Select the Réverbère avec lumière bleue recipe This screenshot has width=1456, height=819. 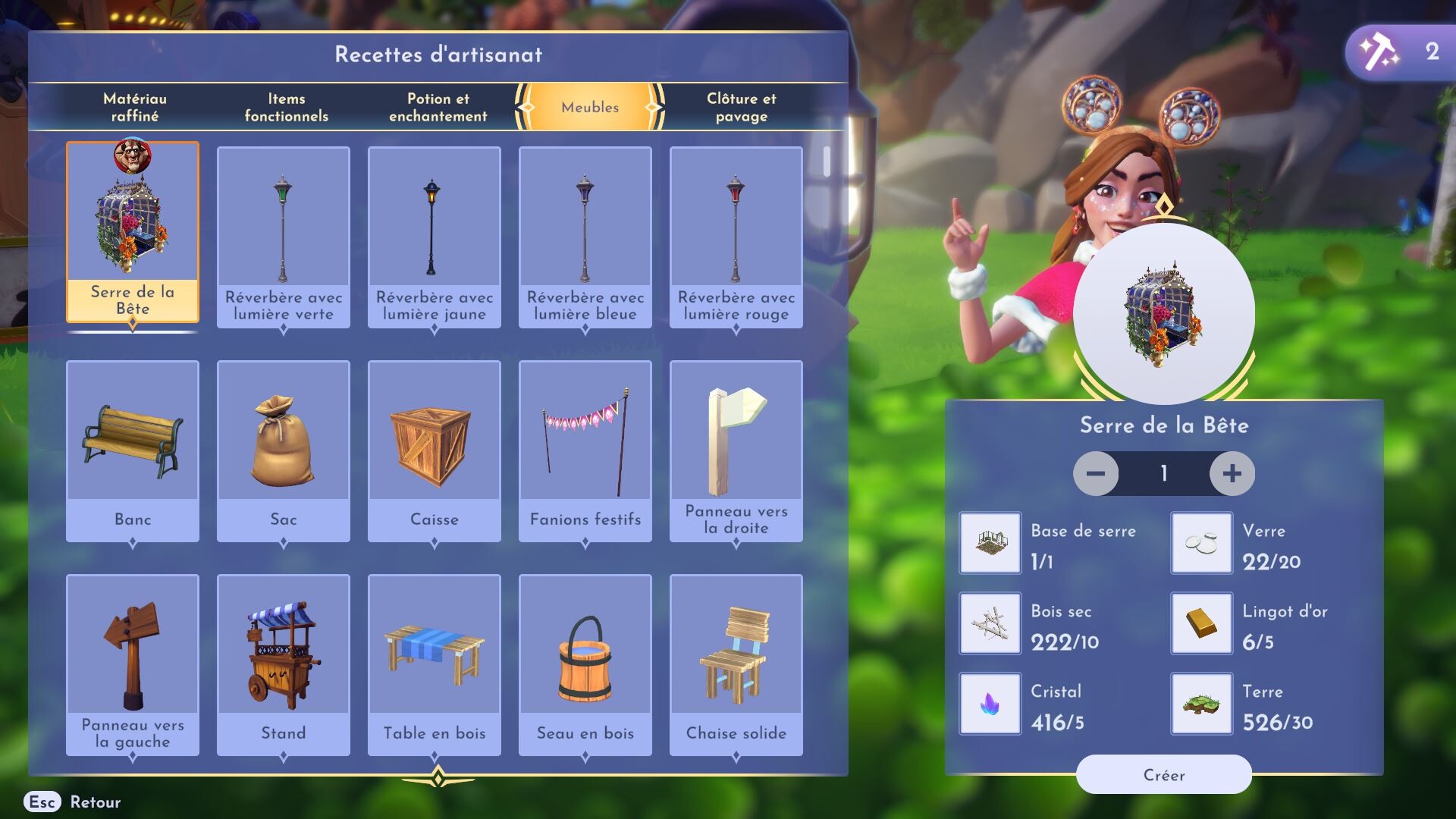[x=585, y=237]
